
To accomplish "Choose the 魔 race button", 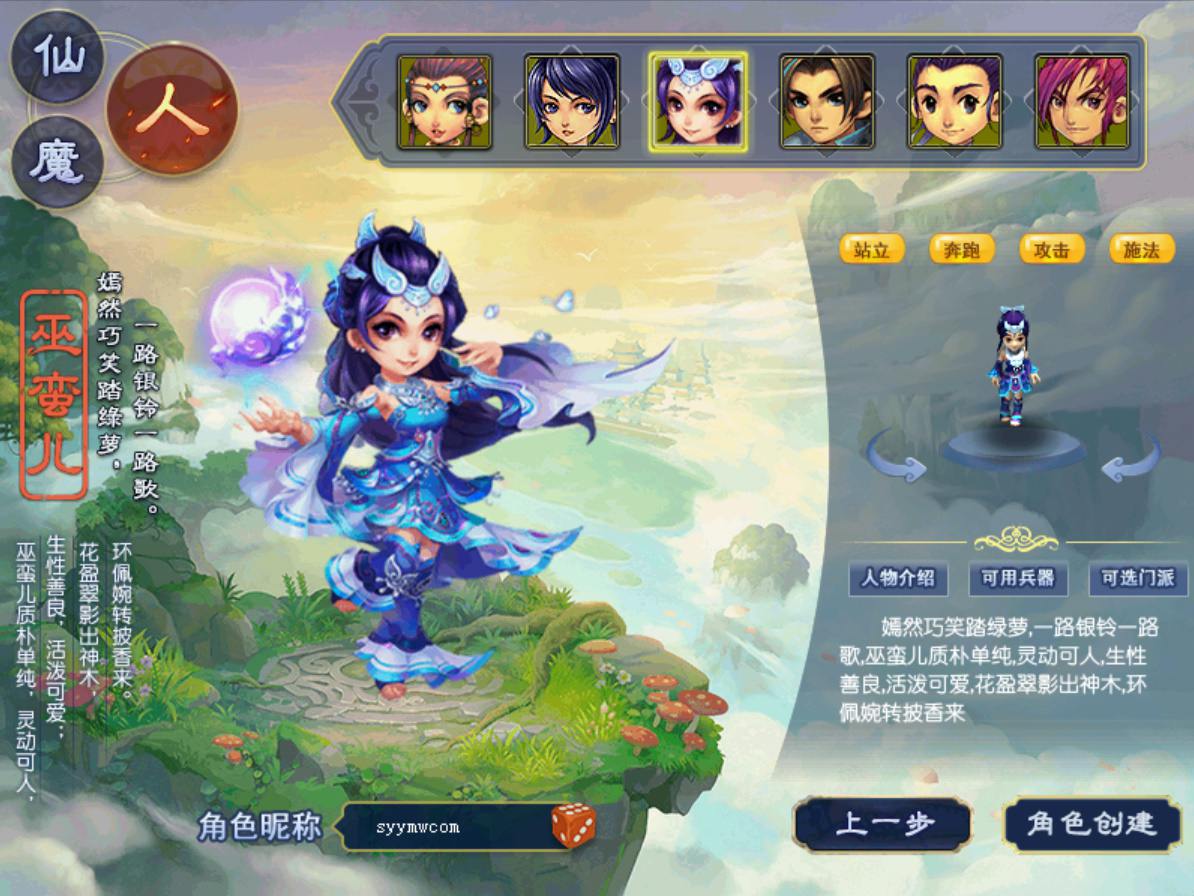I will pos(59,160).
